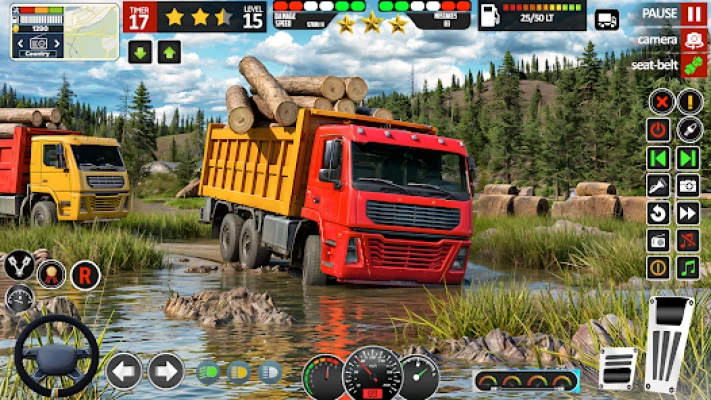Turn on the green left indicator
This screenshot has width=711, height=400.
(659, 158)
